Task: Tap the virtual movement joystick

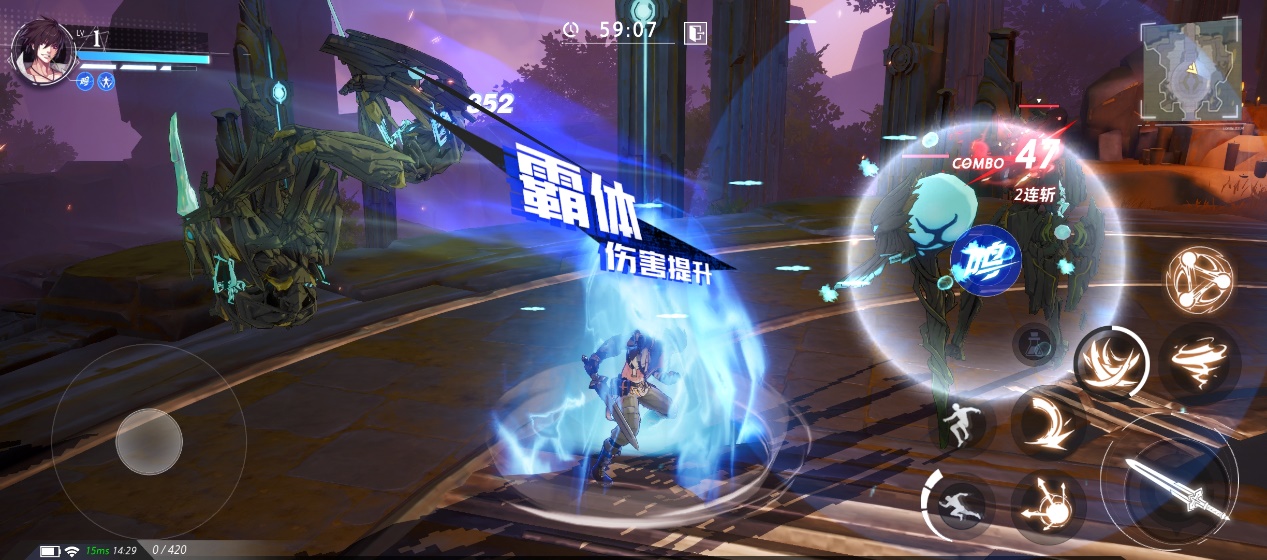Action: pos(149,441)
